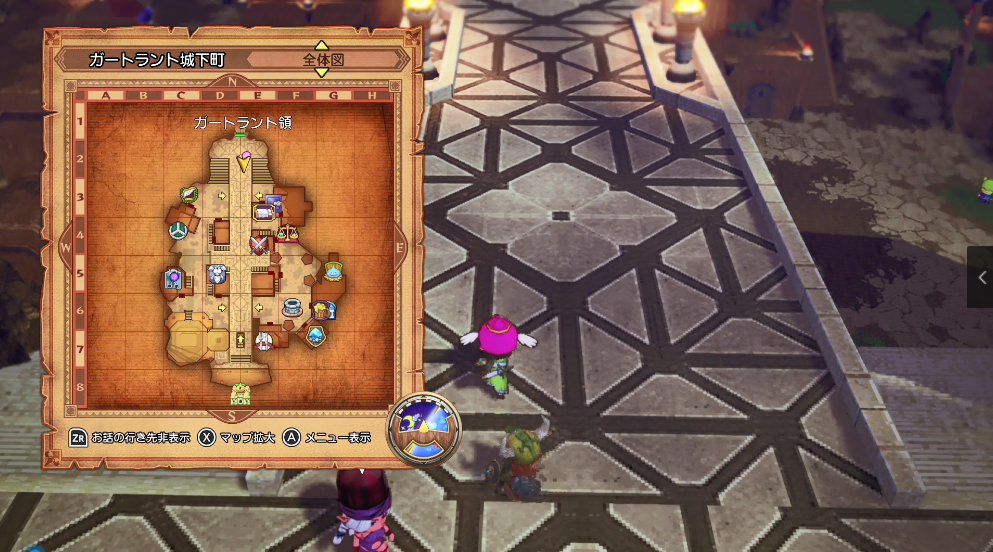This screenshot has width=993, height=552.
Task: Select the crossed swords weapon shop marker
Action: [x=261, y=242]
